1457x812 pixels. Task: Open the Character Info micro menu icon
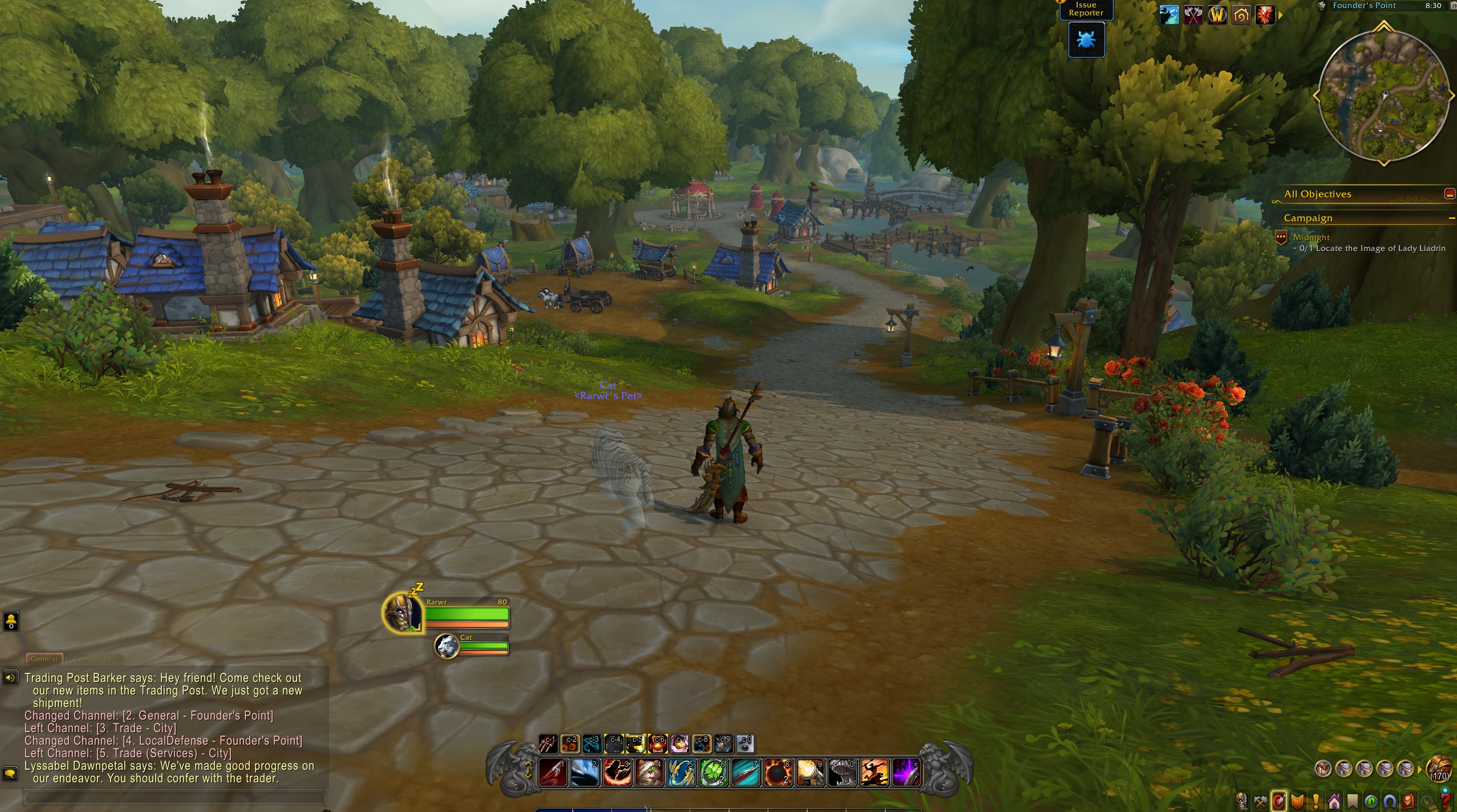pyautogui.click(x=1242, y=799)
